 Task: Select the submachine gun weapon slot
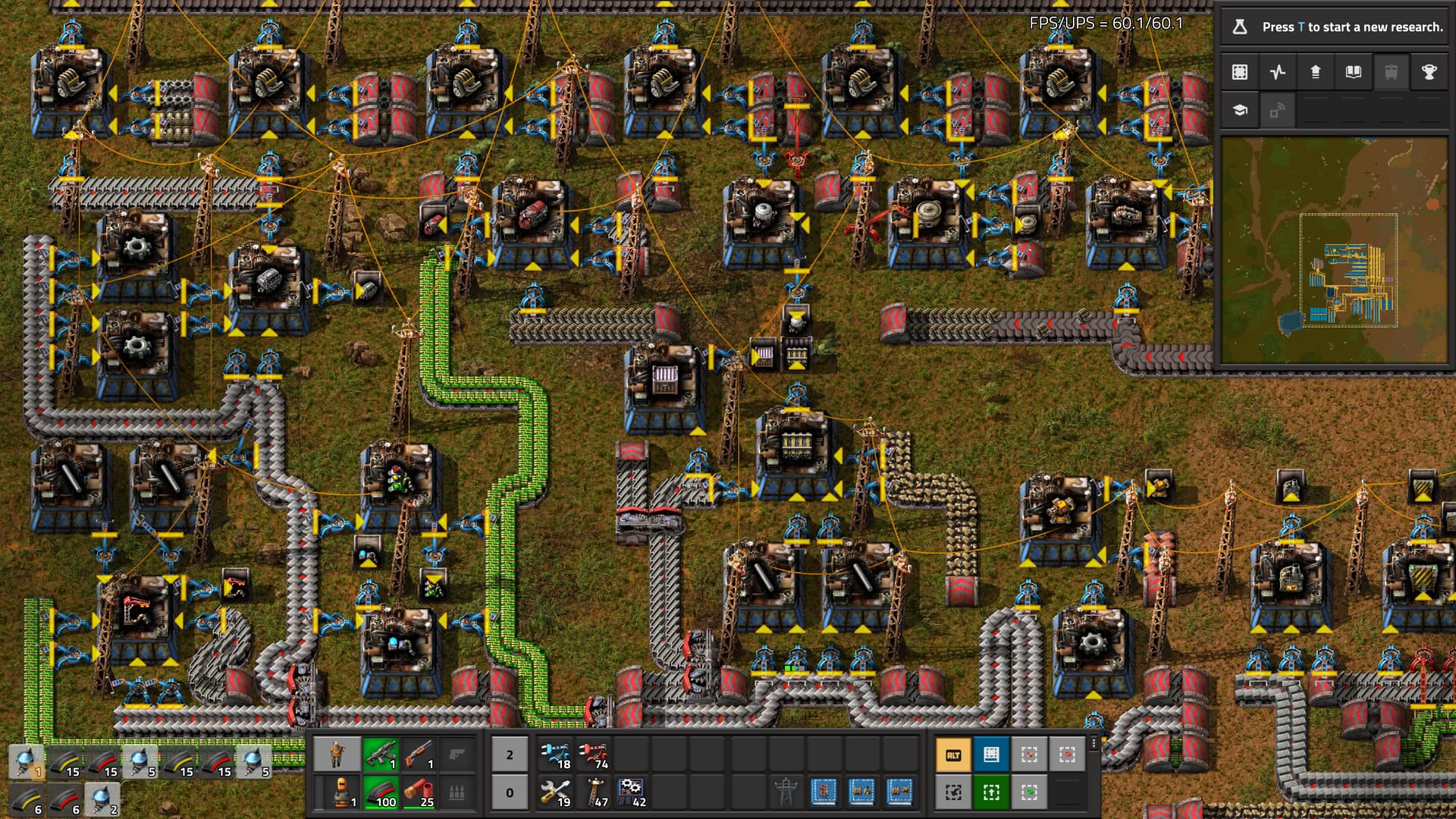[x=381, y=755]
